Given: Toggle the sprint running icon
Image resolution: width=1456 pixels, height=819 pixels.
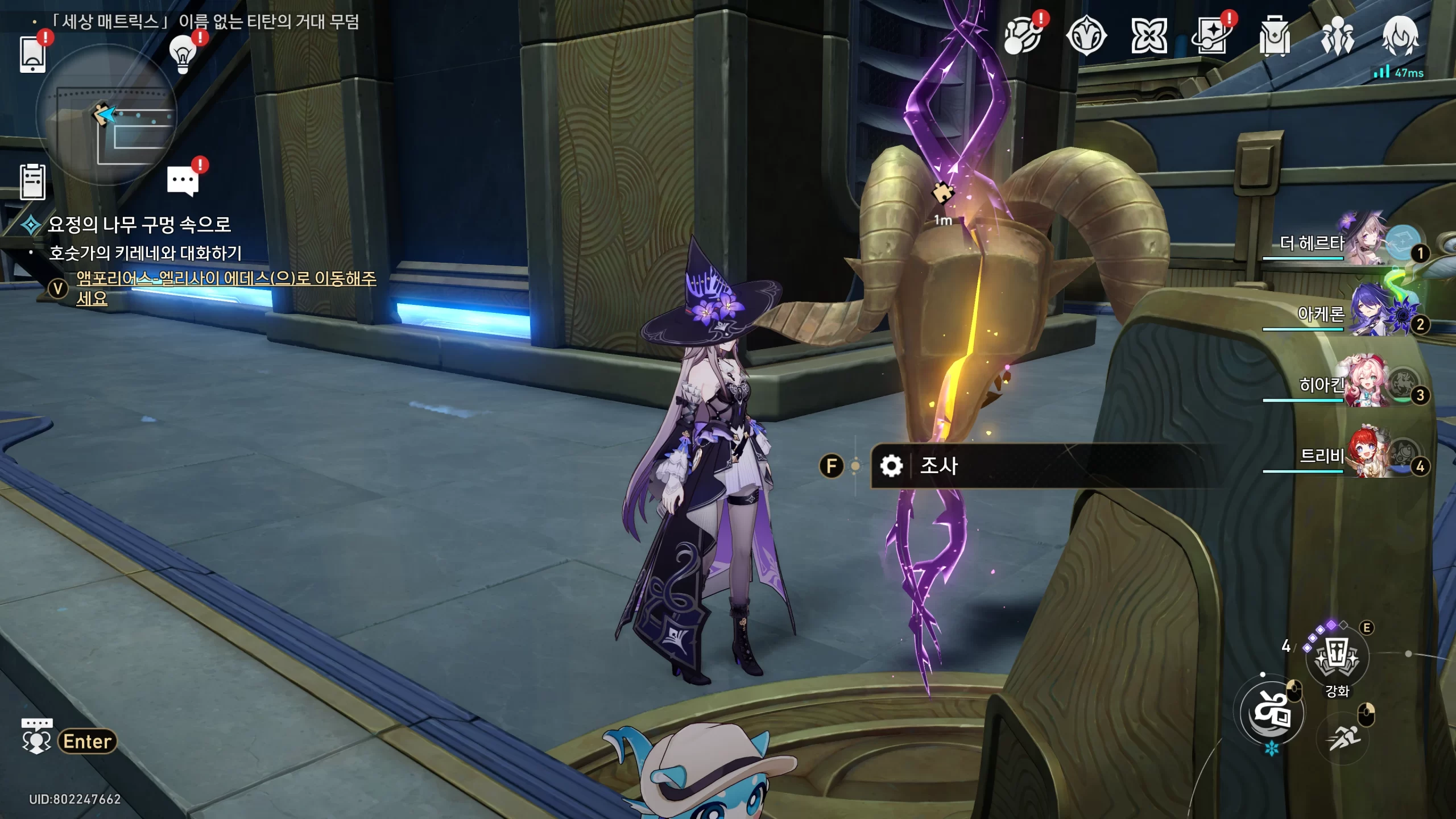Looking at the screenshot, I should (x=1343, y=739).
